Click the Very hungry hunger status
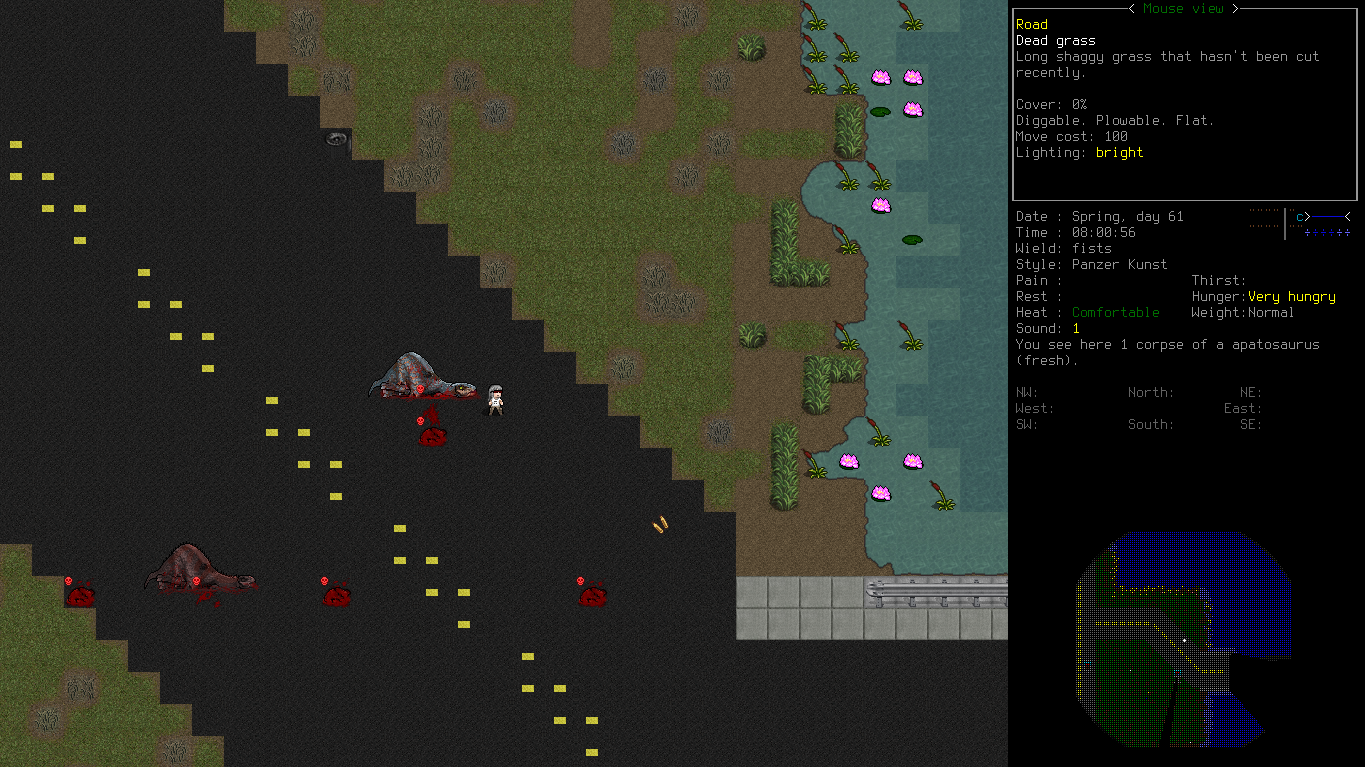The image size is (1365, 767). (1294, 296)
